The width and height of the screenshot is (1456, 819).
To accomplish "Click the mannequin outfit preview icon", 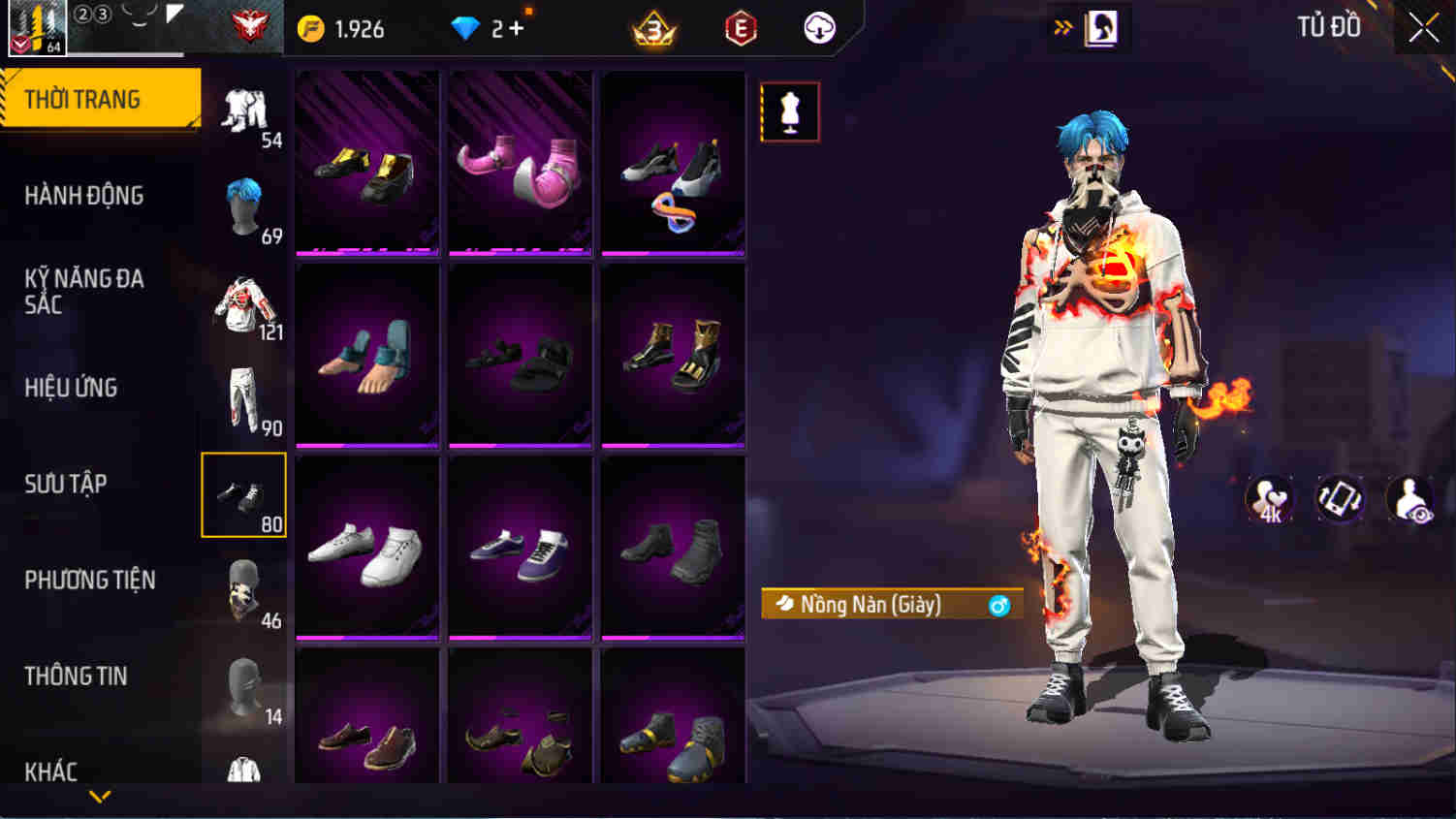I will 789,110.
